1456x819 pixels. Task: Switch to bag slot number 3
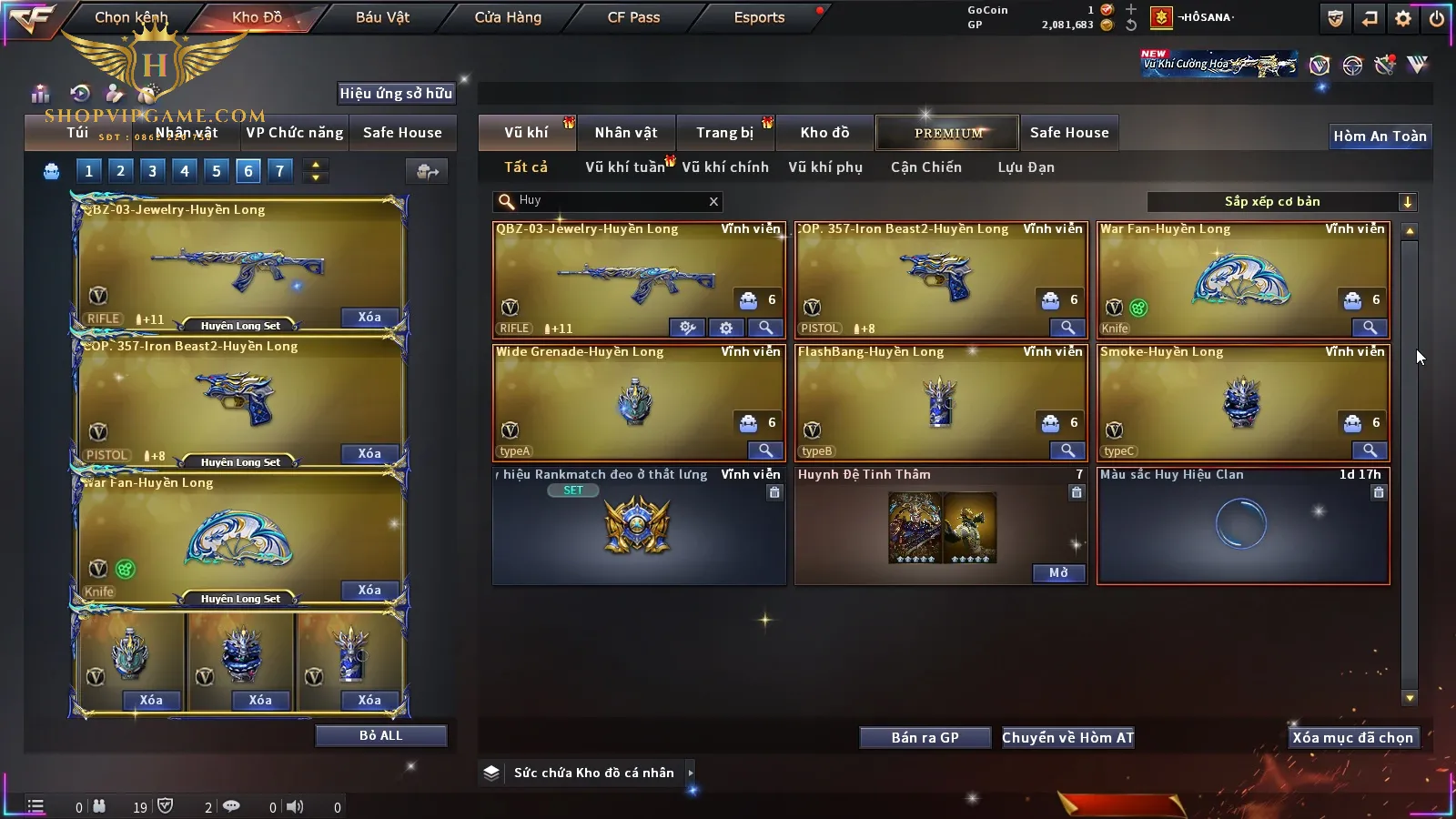tap(152, 170)
